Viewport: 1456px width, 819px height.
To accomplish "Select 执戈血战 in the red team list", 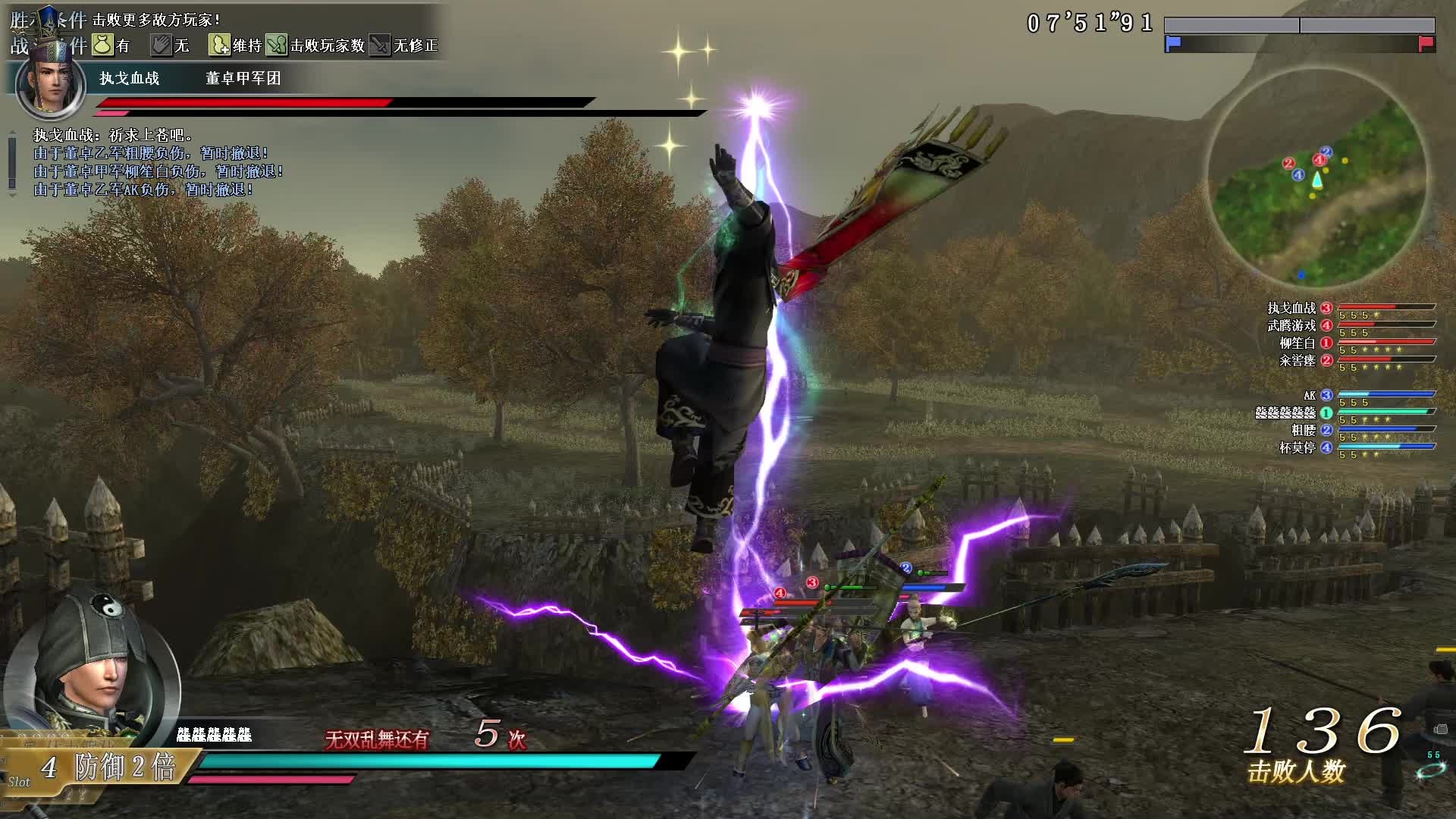I will (1291, 308).
